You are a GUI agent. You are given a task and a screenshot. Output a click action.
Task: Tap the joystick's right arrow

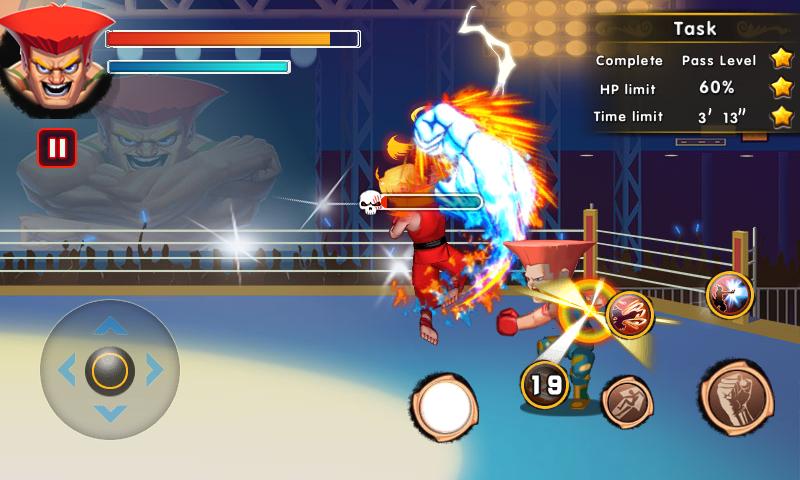coord(155,371)
